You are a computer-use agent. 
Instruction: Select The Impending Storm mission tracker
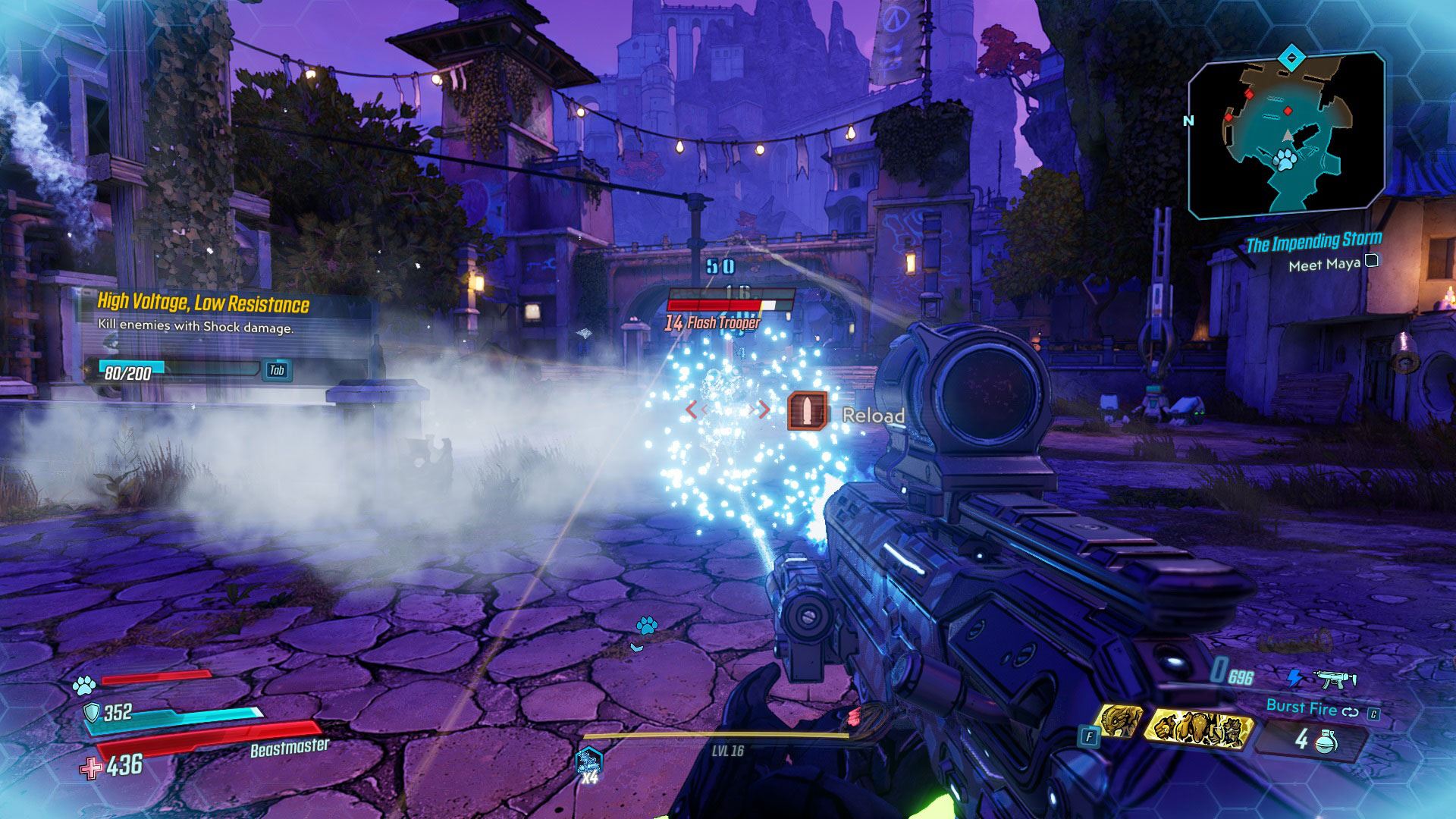point(1313,243)
